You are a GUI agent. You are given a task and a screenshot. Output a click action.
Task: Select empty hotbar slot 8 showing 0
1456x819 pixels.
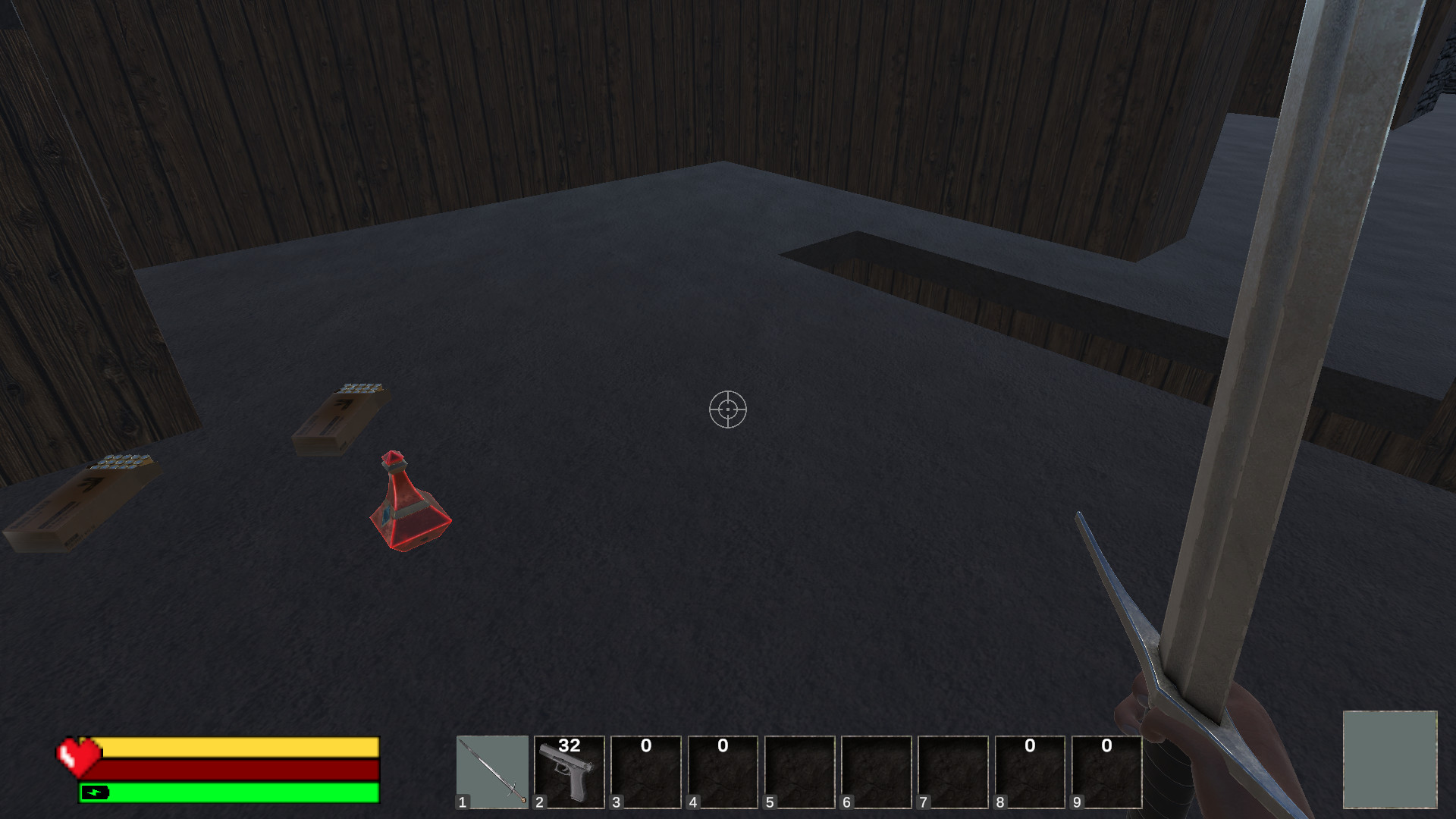[x=1031, y=773]
